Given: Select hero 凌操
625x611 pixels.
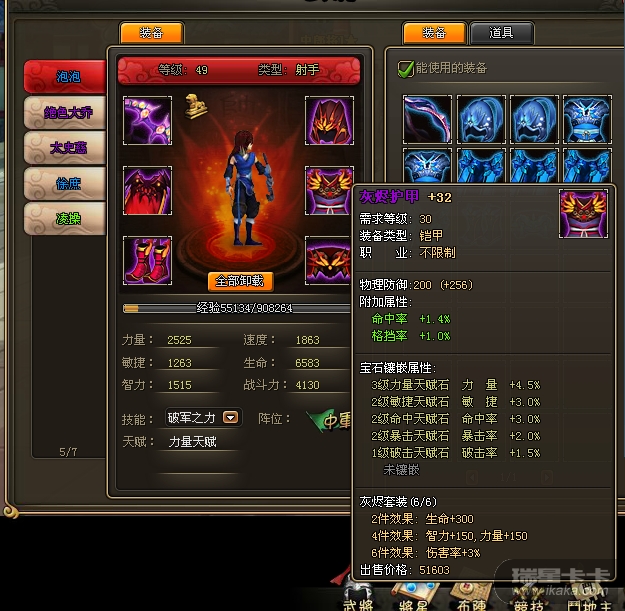Looking at the screenshot, I should pos(66,217).
